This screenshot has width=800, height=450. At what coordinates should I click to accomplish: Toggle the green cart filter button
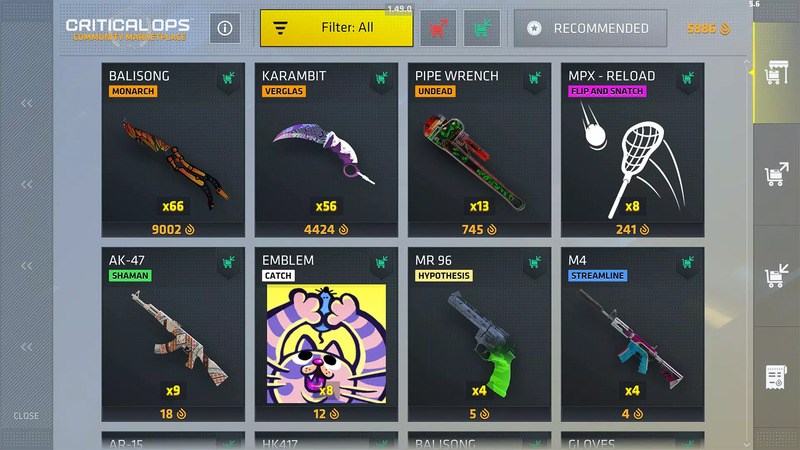pyautogui.click(x=482, y=28)
